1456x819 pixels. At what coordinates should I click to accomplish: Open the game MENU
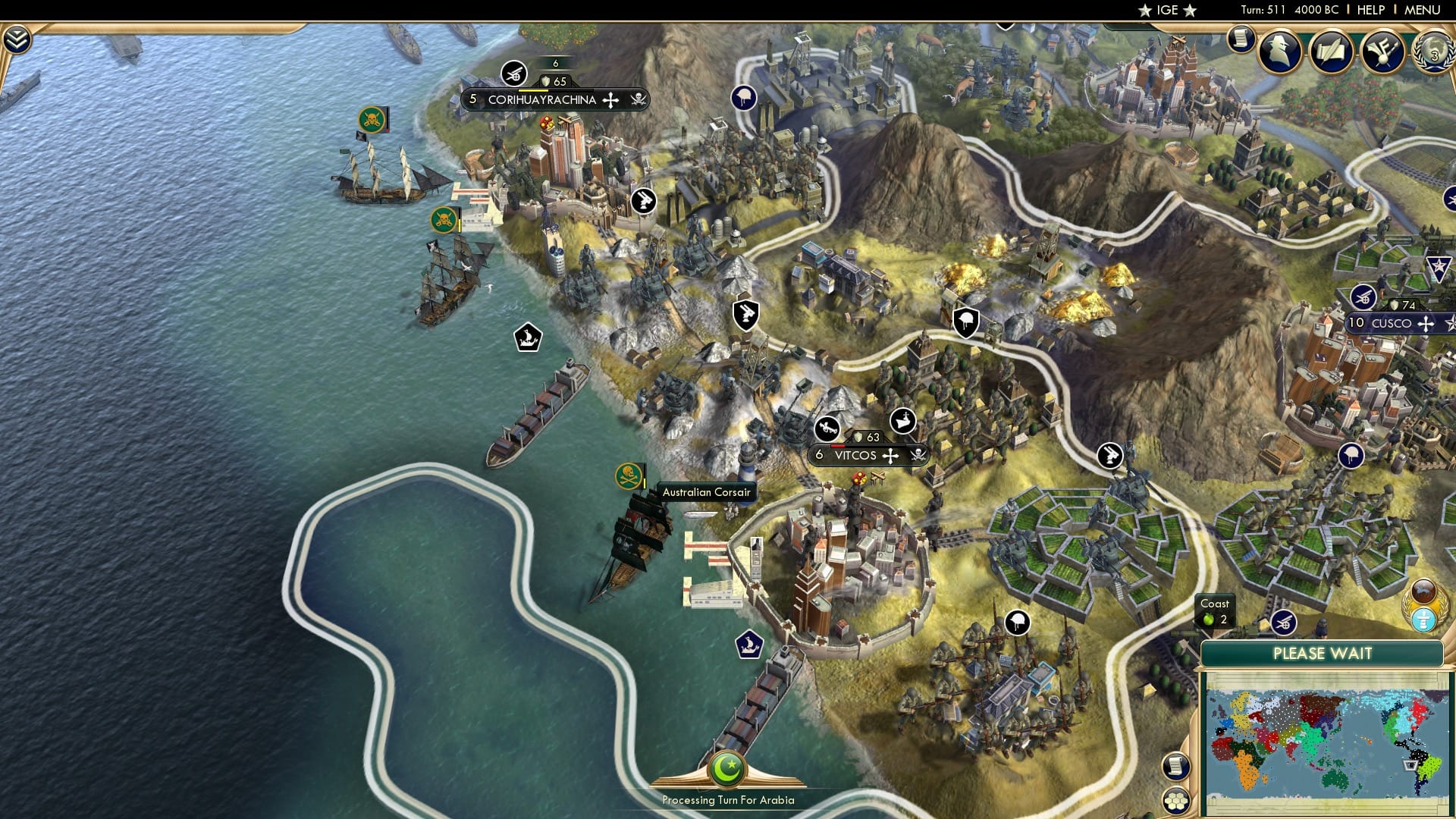click(x=1424, y=10)
